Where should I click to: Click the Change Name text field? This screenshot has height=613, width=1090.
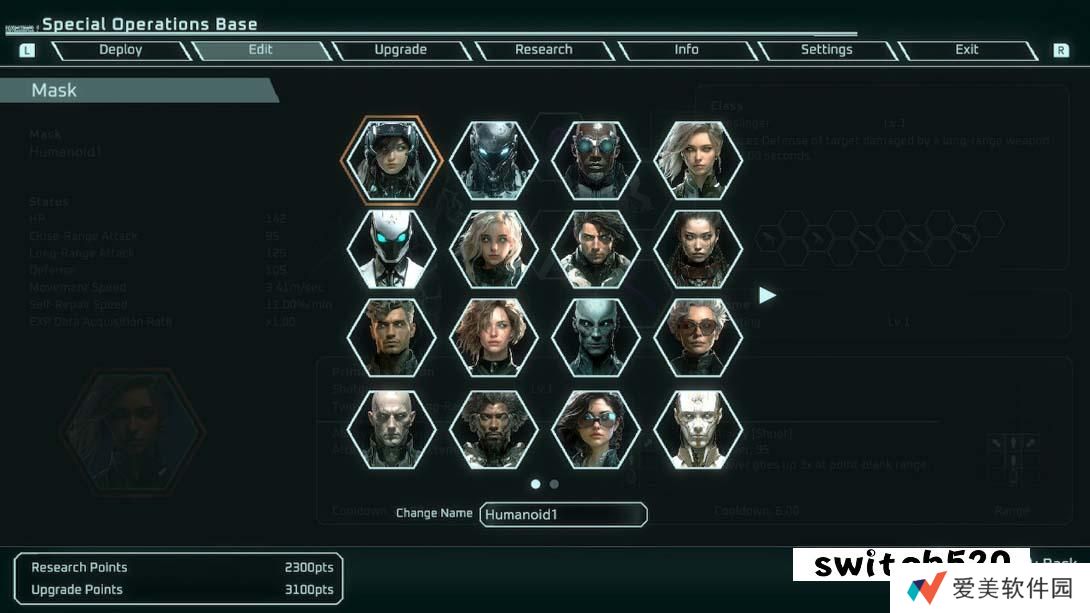563,514
